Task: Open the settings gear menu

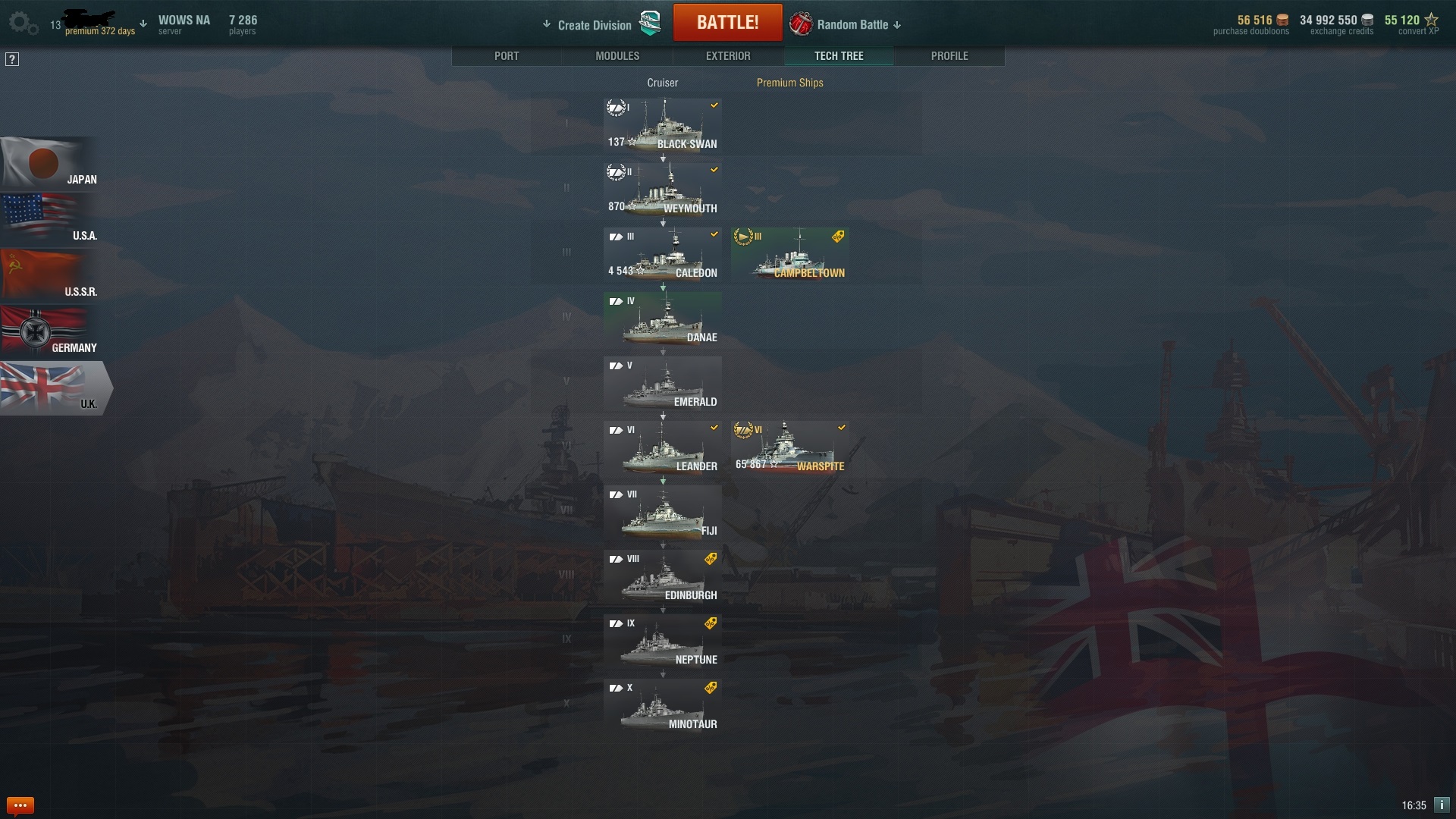Action: (23, 24)
